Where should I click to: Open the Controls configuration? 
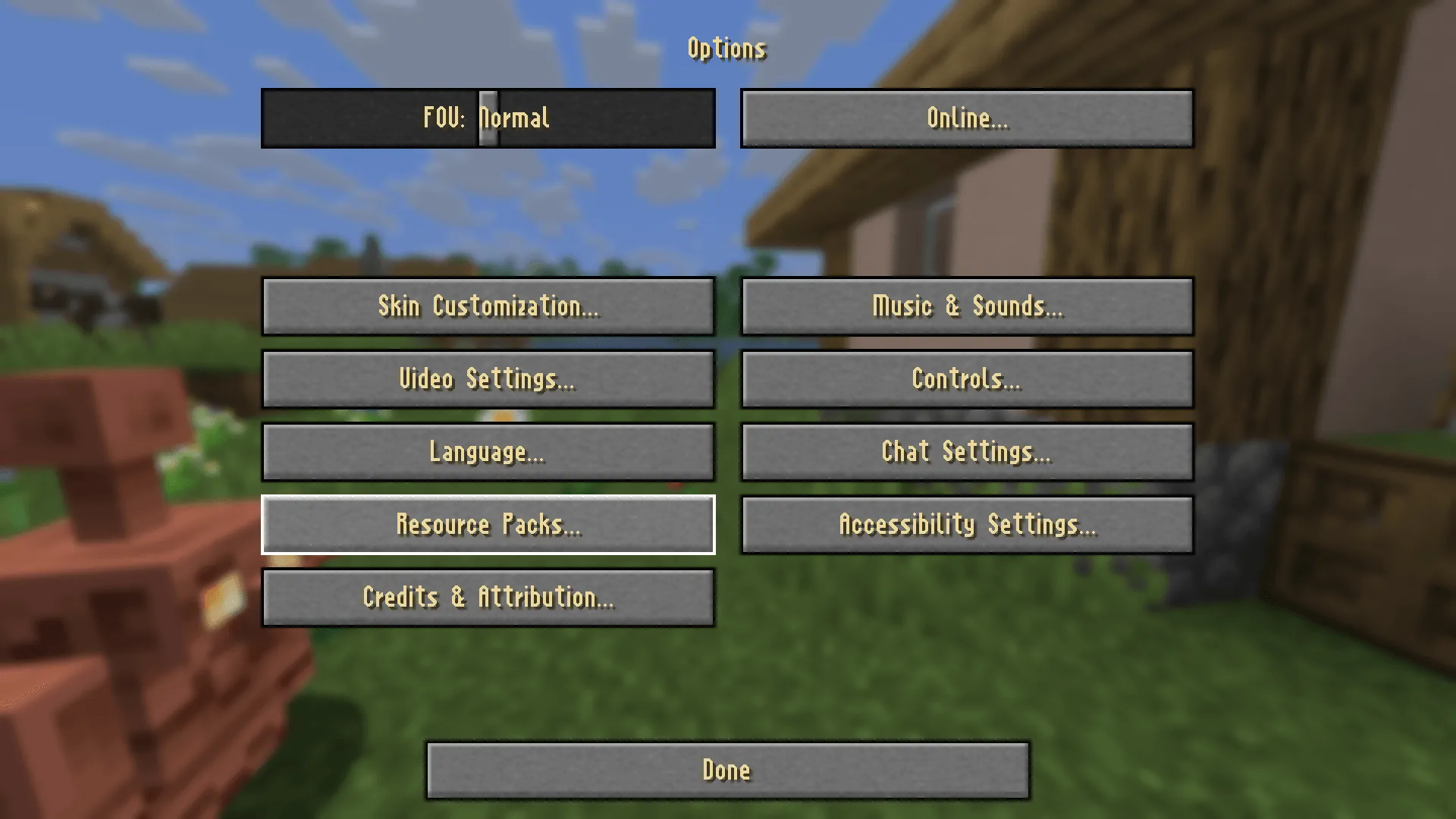click(x=968, y=378)
